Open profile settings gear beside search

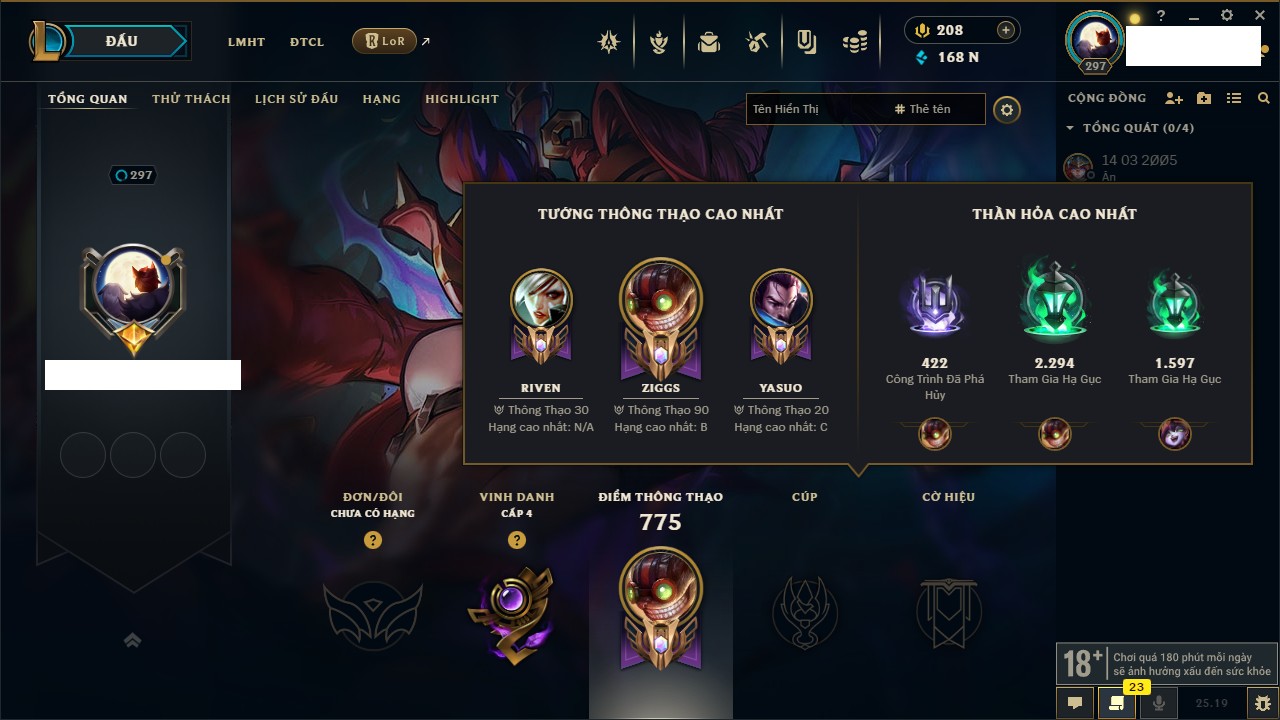(1007, 109)
